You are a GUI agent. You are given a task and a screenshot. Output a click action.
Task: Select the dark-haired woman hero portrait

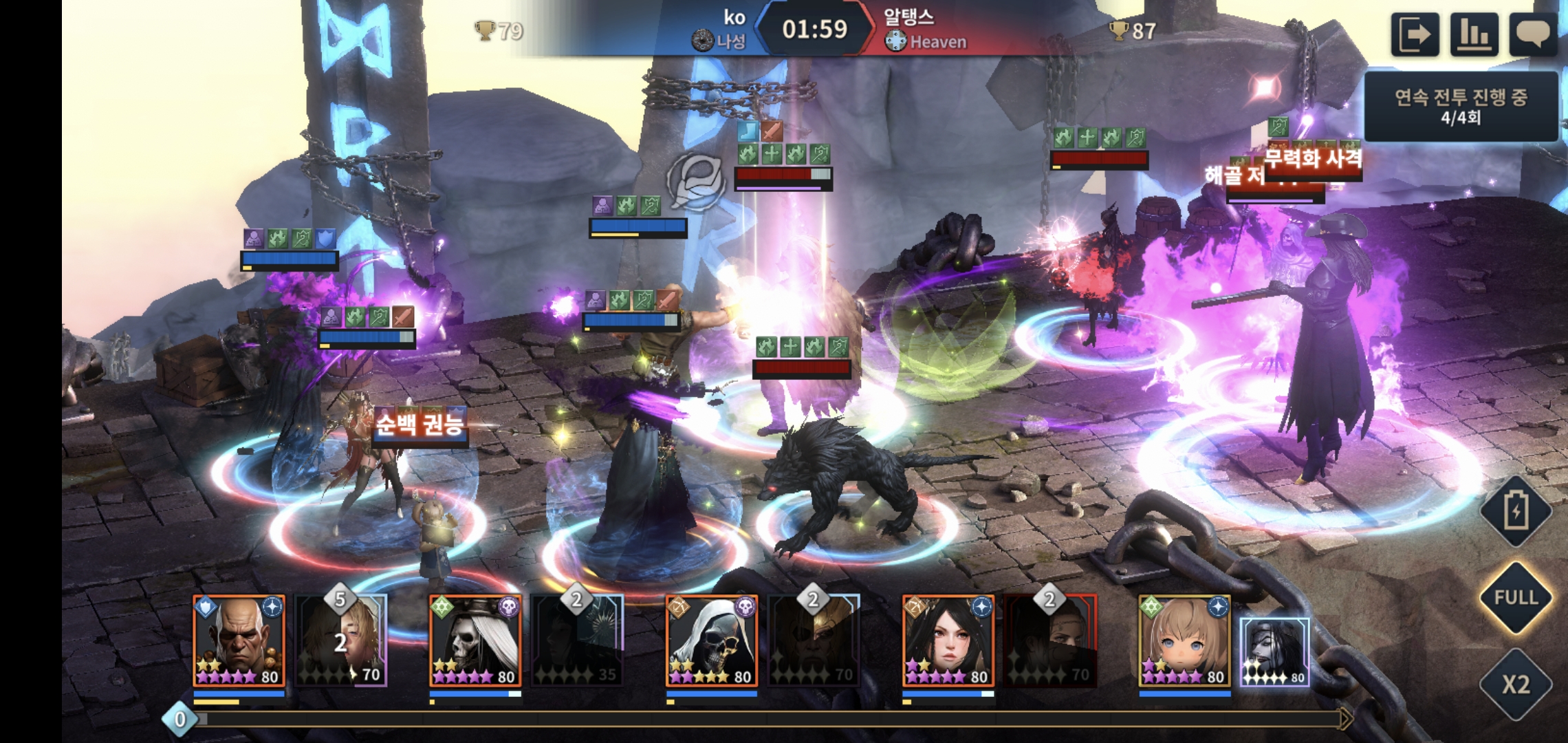click(x=948, y=640)
